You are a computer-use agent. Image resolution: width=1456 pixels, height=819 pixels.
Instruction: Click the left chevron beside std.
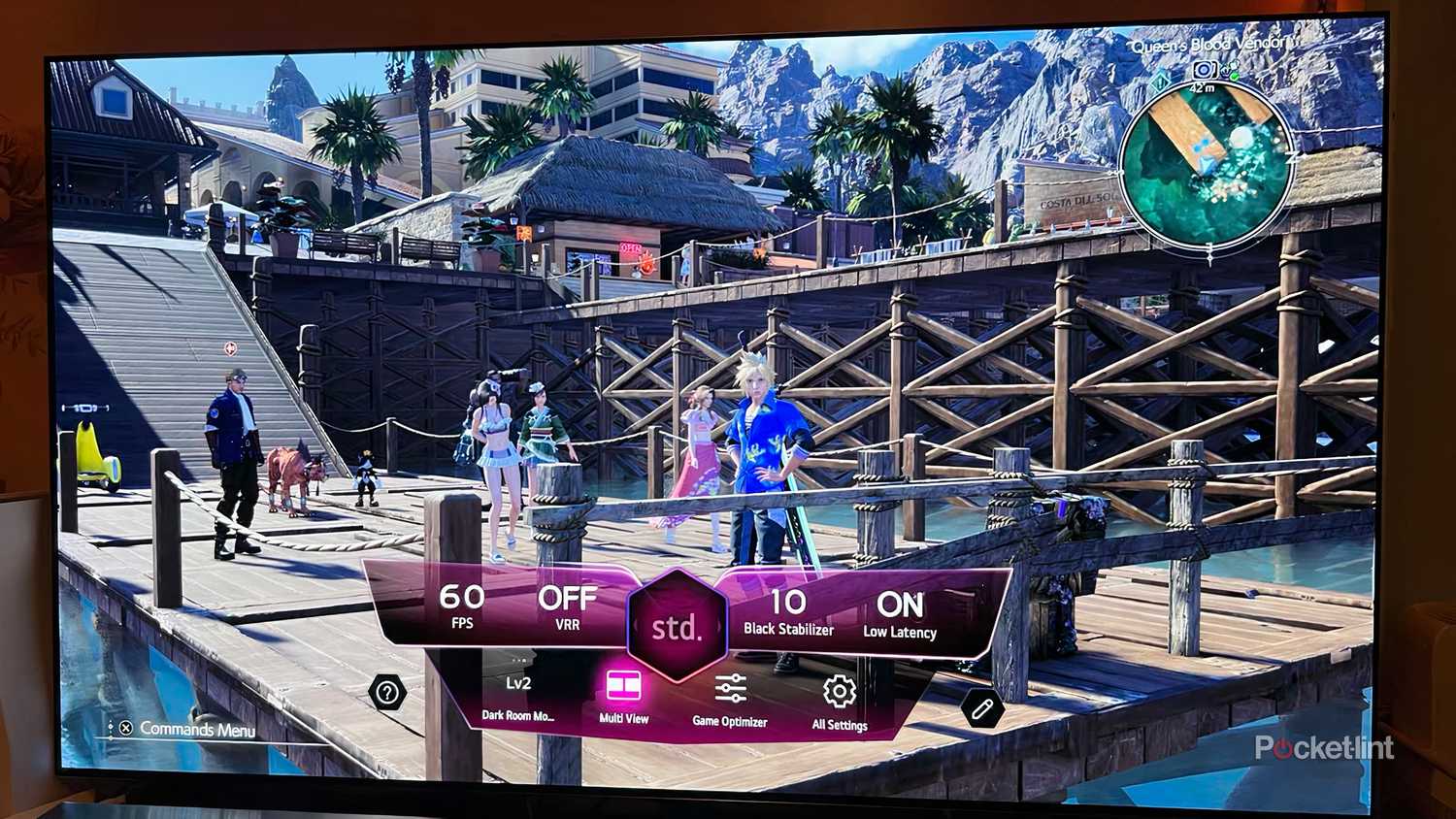[635, 629]
